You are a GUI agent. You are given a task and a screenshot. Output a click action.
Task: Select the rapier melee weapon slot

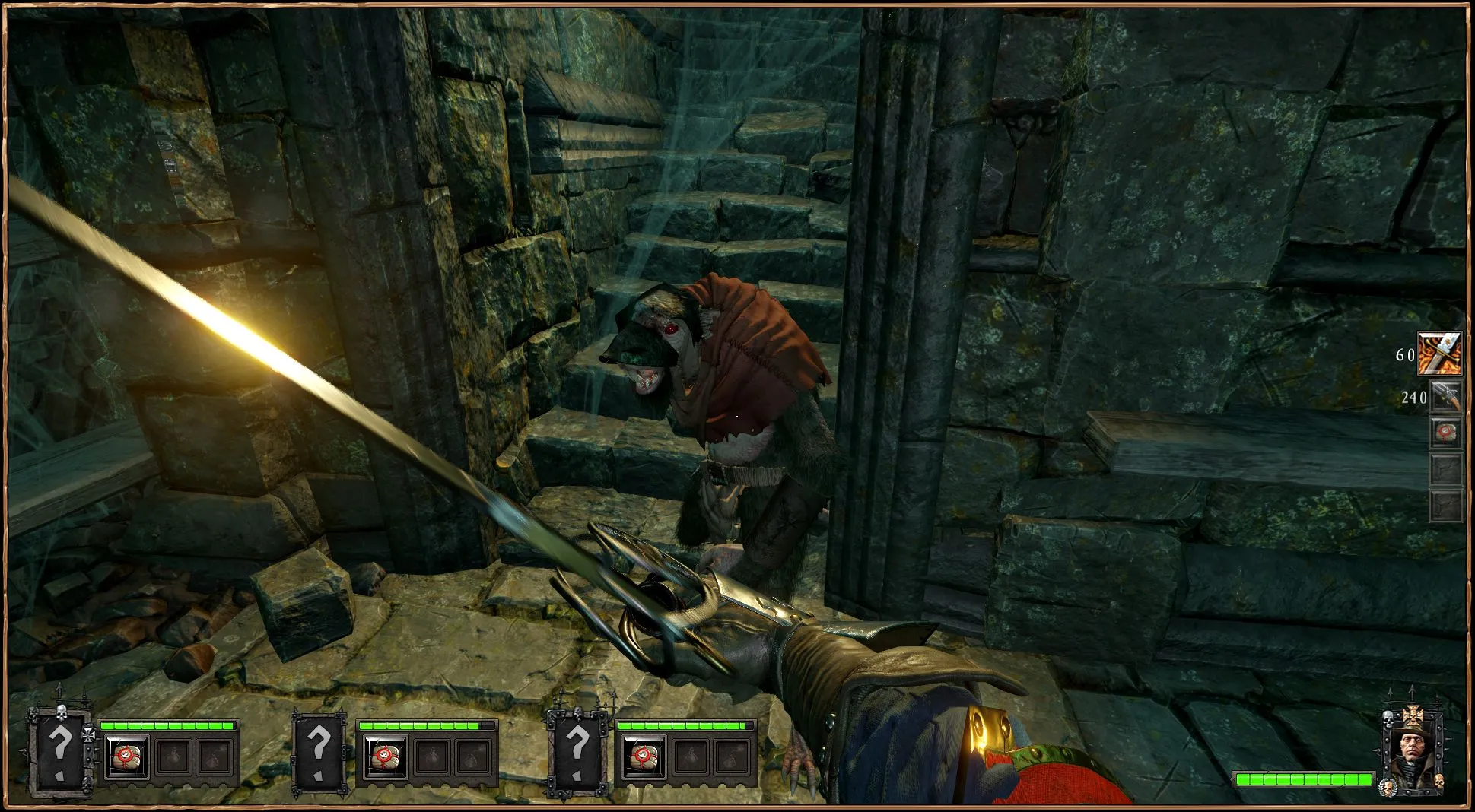tap(1439, 354)
